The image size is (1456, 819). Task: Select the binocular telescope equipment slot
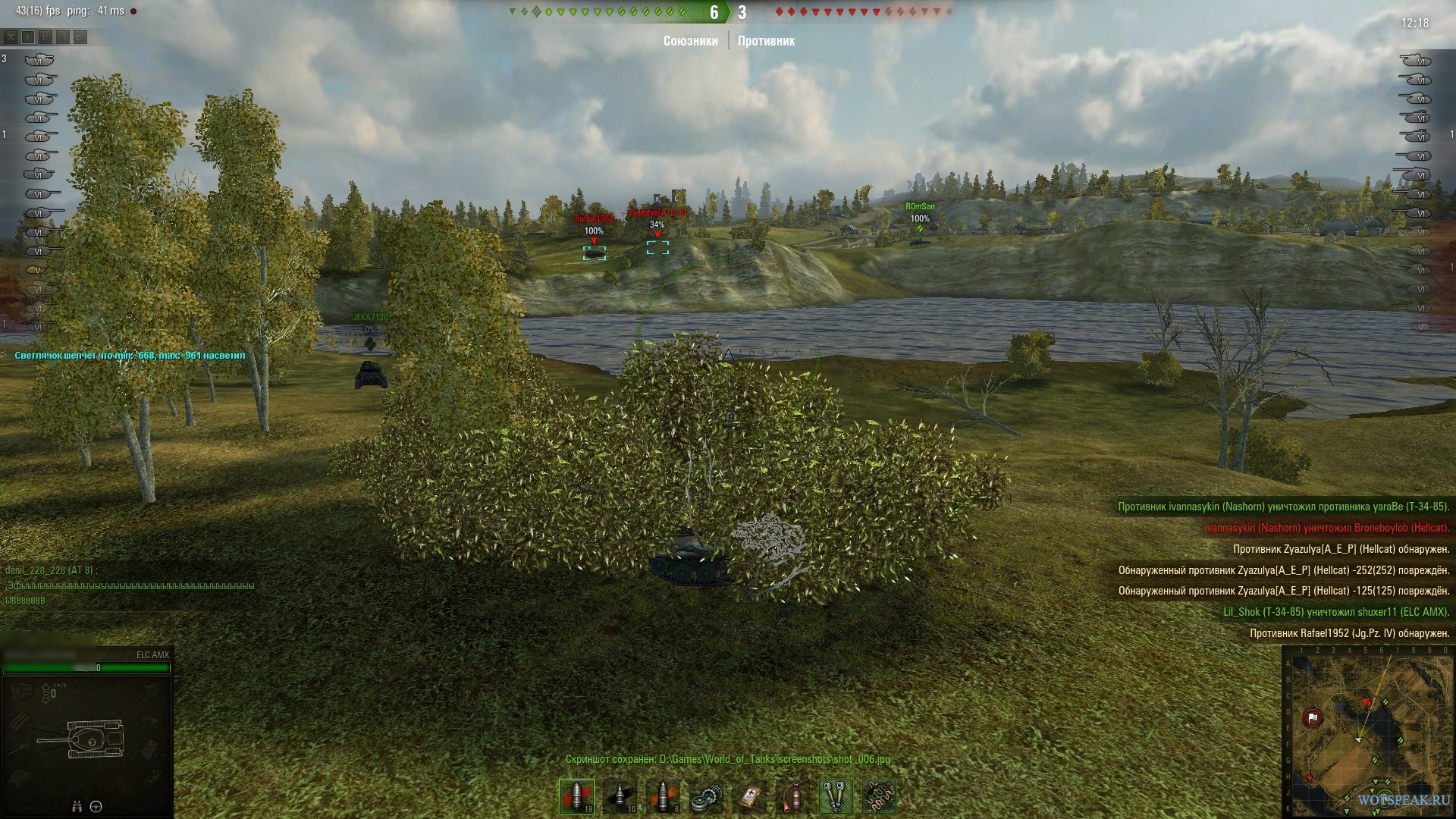point(836,796)
